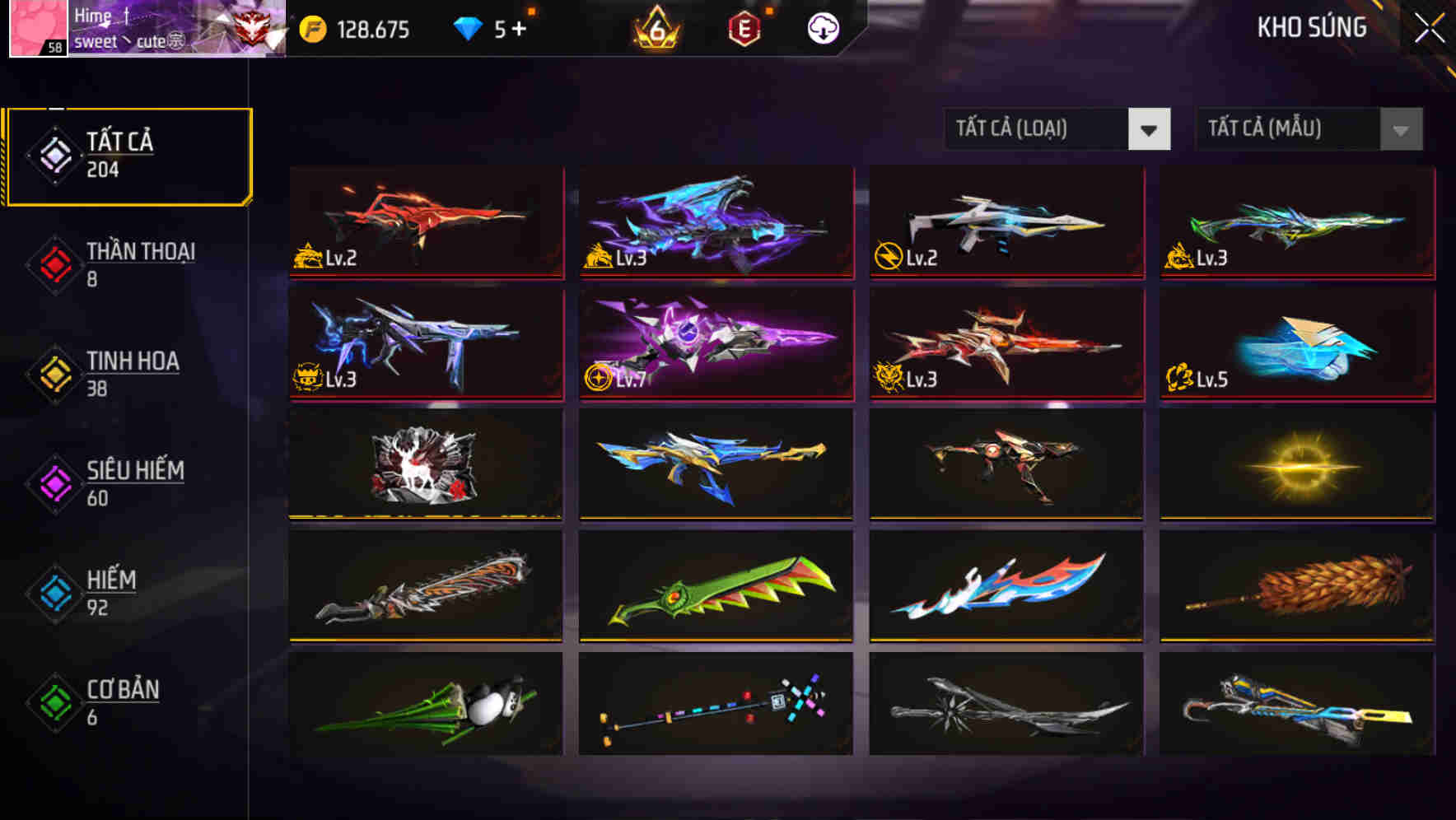This screenshot has height=820, width=1456.
Task: Open the green dragon sword thumbnail
Action: pos(715,585)
